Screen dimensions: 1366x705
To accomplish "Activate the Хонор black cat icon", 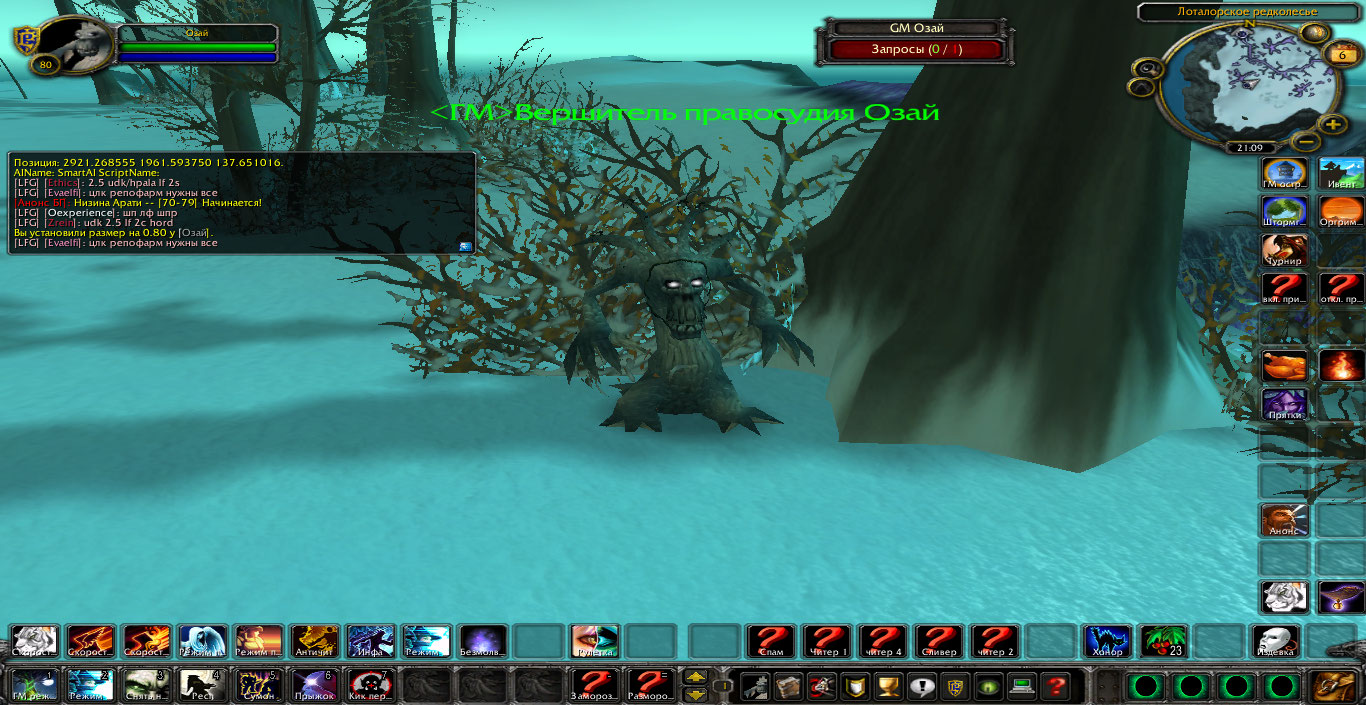I will (x=1108, y=641).
